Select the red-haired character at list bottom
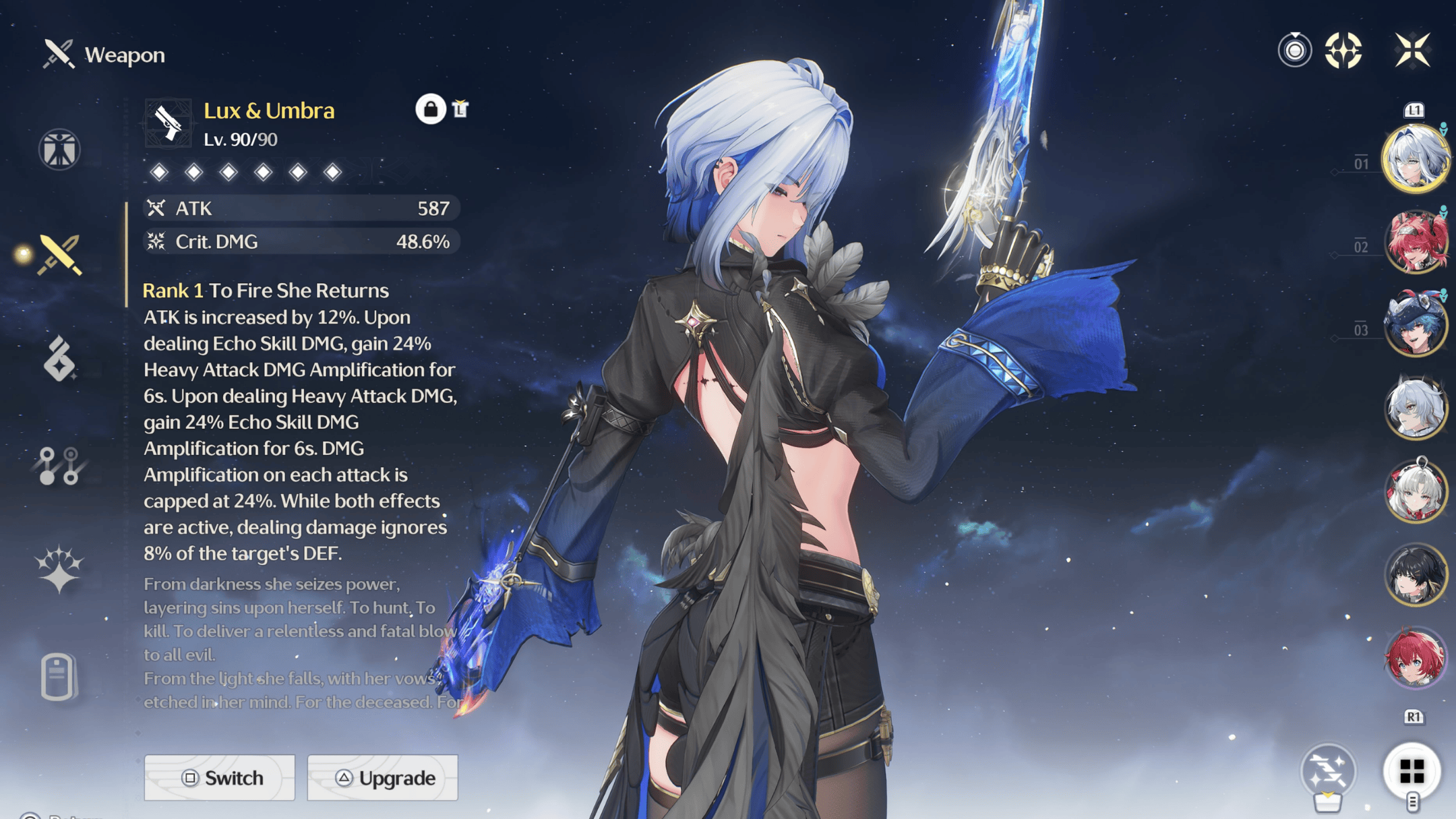This screenshot has height=819, width=1456. [x=1415, y=657]
